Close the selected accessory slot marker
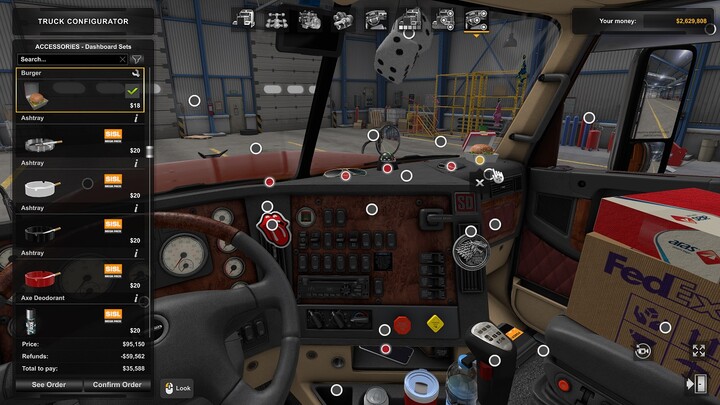The image size is (720, 405). point(480,182)
